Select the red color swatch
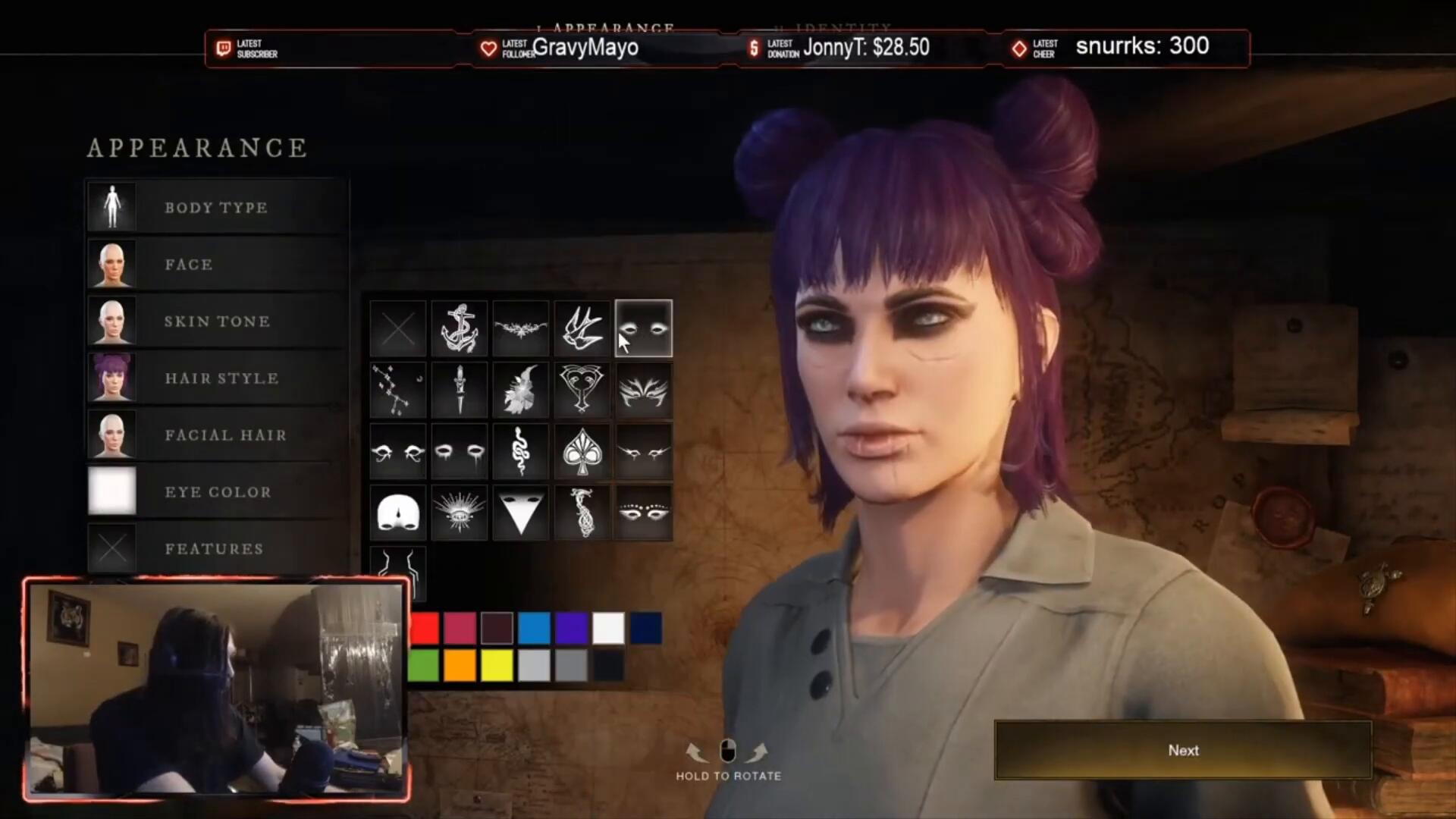 (x=425, y=628)
